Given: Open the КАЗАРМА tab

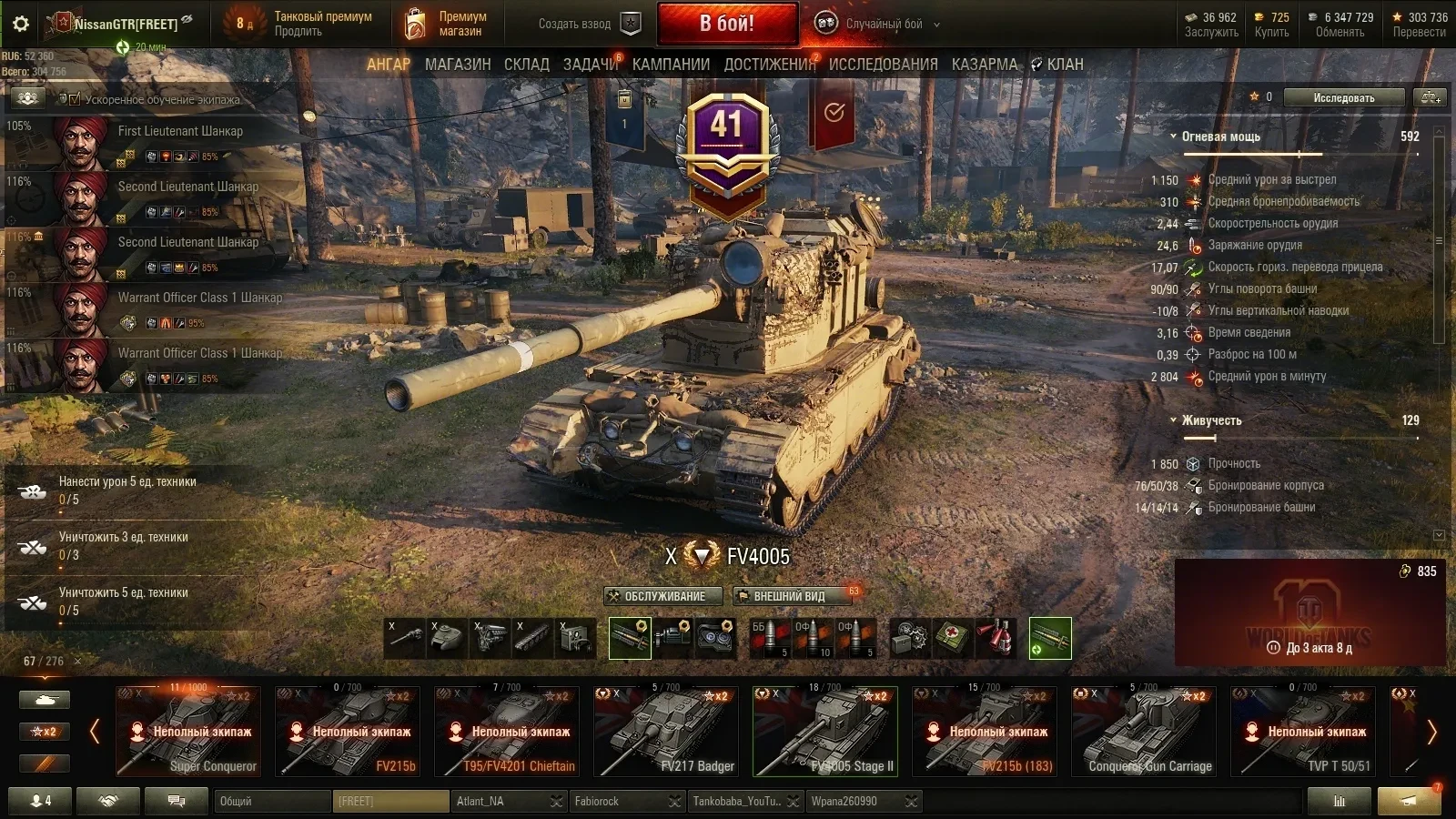Looking at the screenshot, I should [x=985, y=65].
